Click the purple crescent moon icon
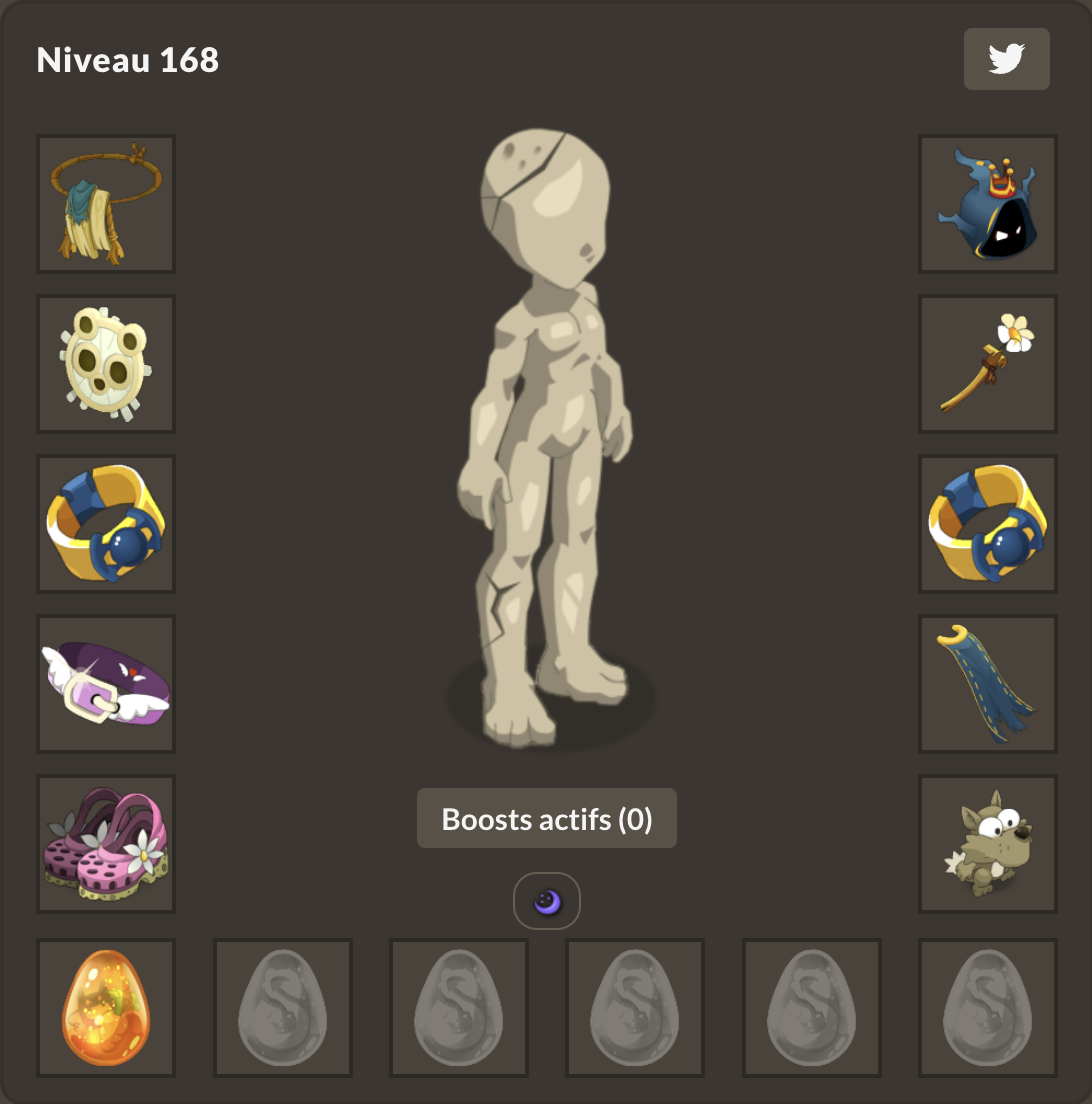Screen dimensions: 1092x1104 [547, 902]
